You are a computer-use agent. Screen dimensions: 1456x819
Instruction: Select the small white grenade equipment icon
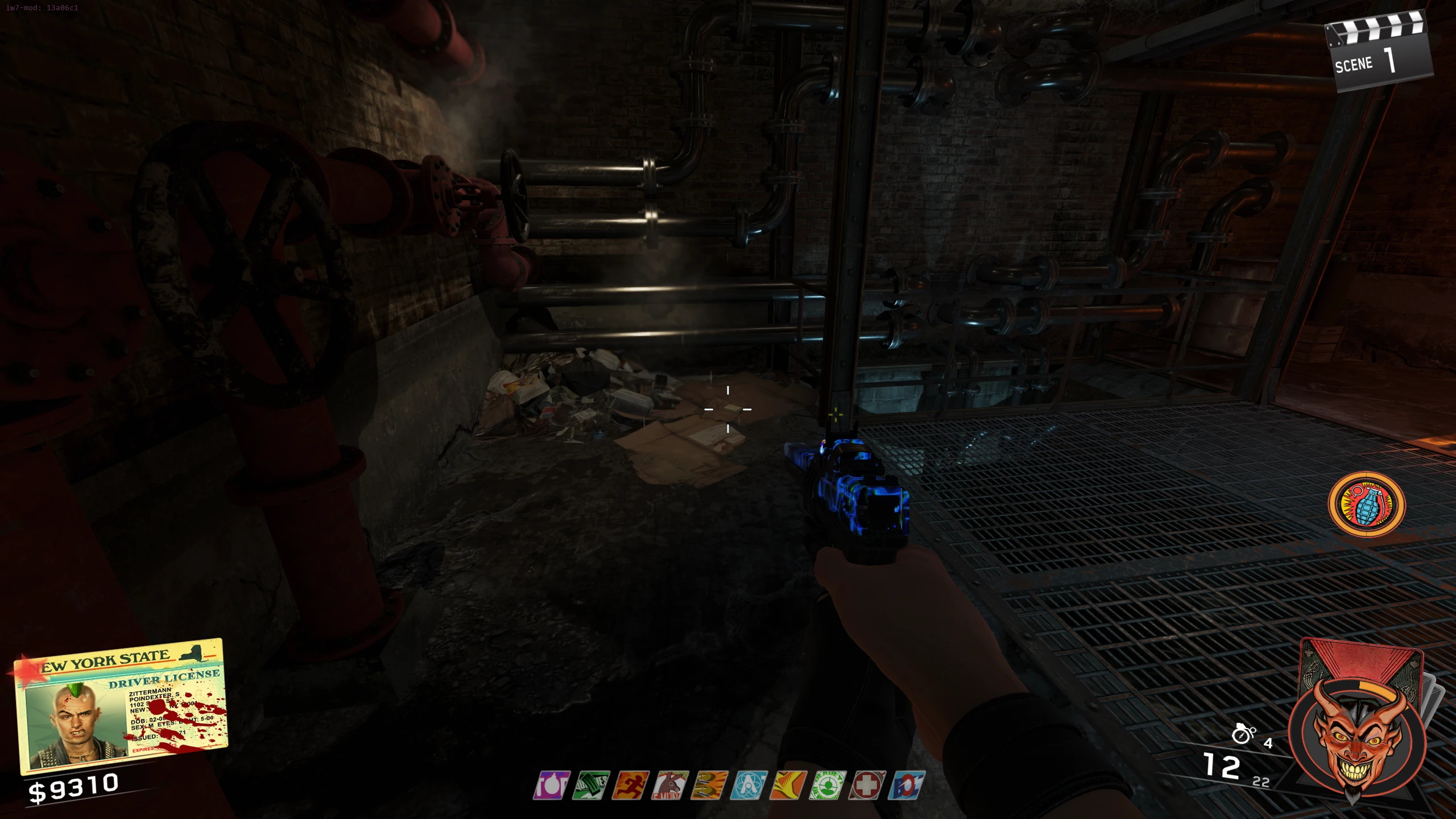click(x=1243, y=734)
